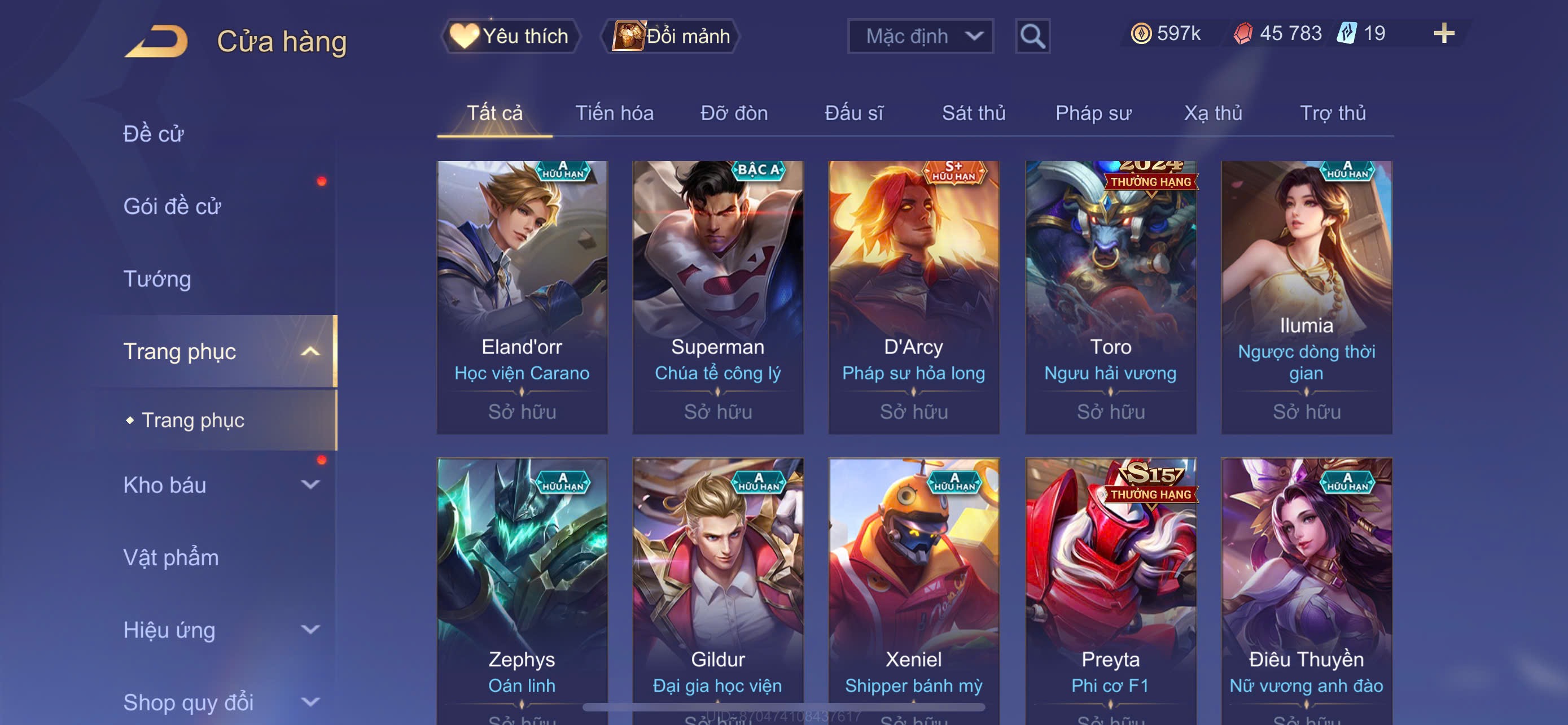Open the Yêu thích favorites list
The image size is (1568, 725).
(x=511, y=37)
